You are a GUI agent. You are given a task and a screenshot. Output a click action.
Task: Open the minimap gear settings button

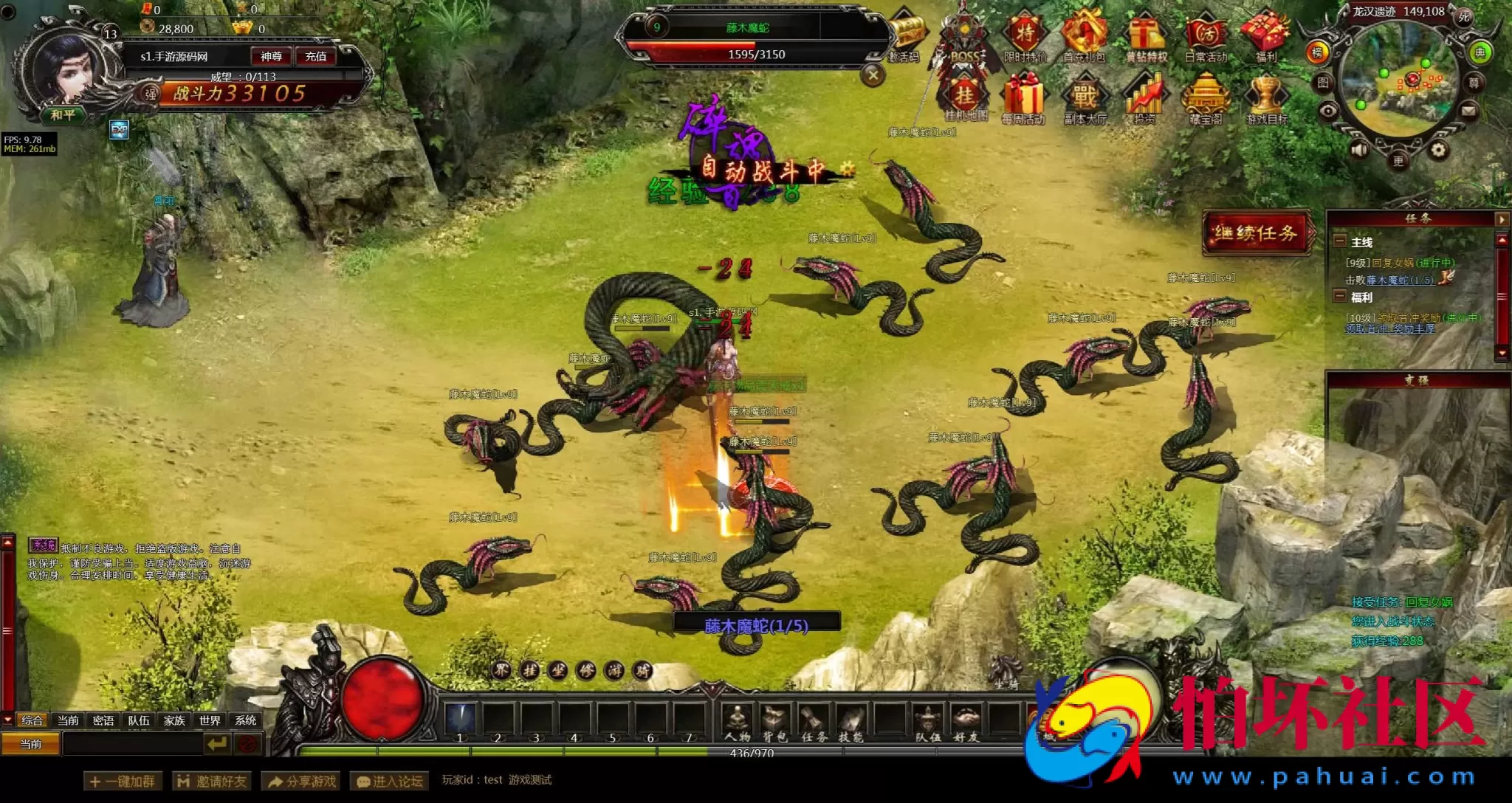(x=1438, y=151)
